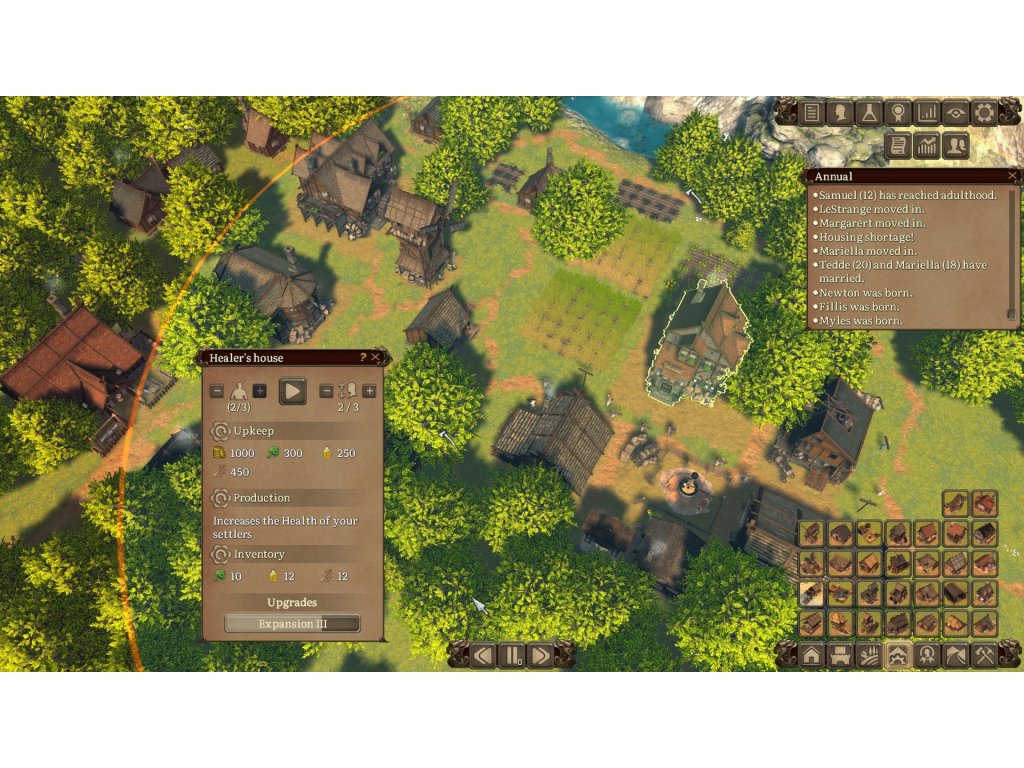Add a worker to the Healer's house
The height and width of the screenshot is (768, 1024).
(259, 390)
